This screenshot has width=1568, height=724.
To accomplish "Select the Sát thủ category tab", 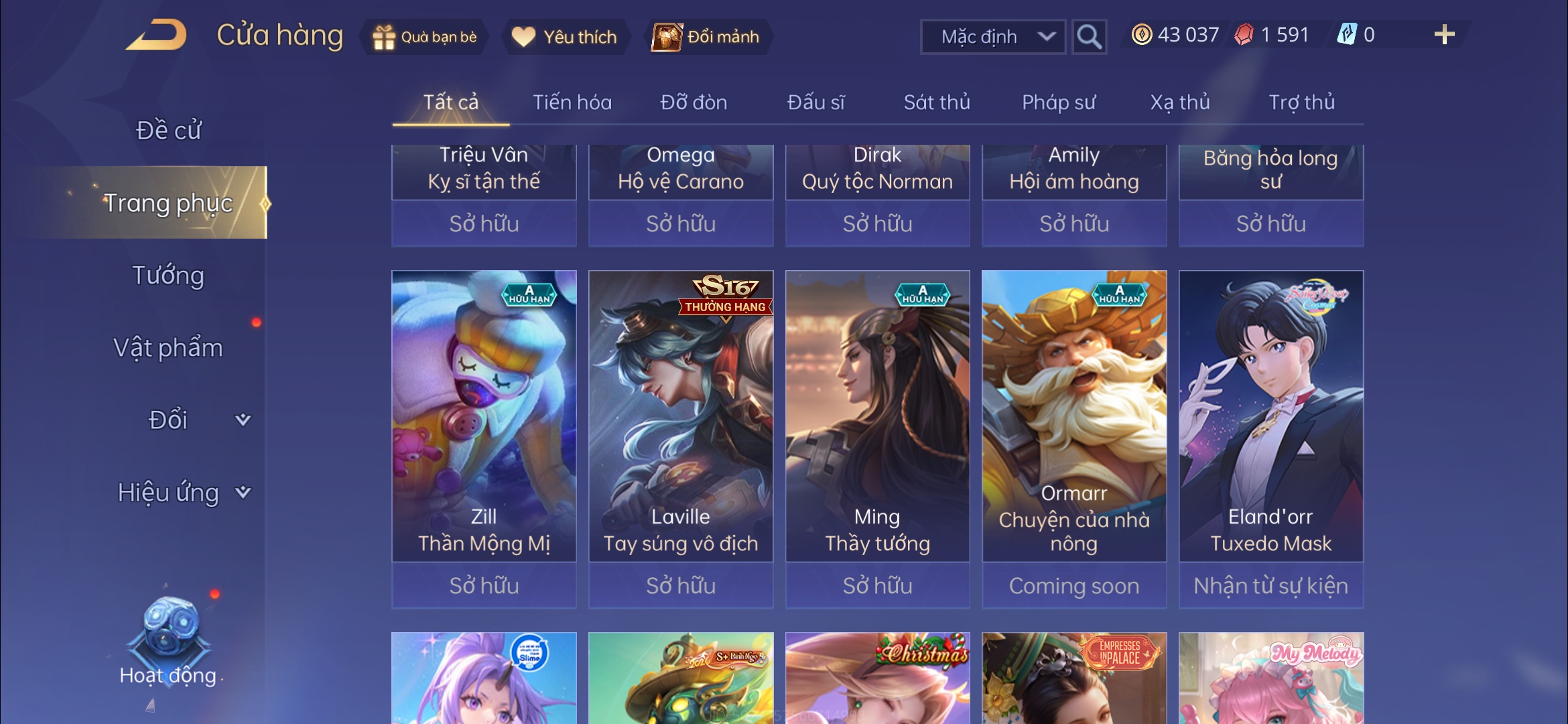I will tap(937, 103).
